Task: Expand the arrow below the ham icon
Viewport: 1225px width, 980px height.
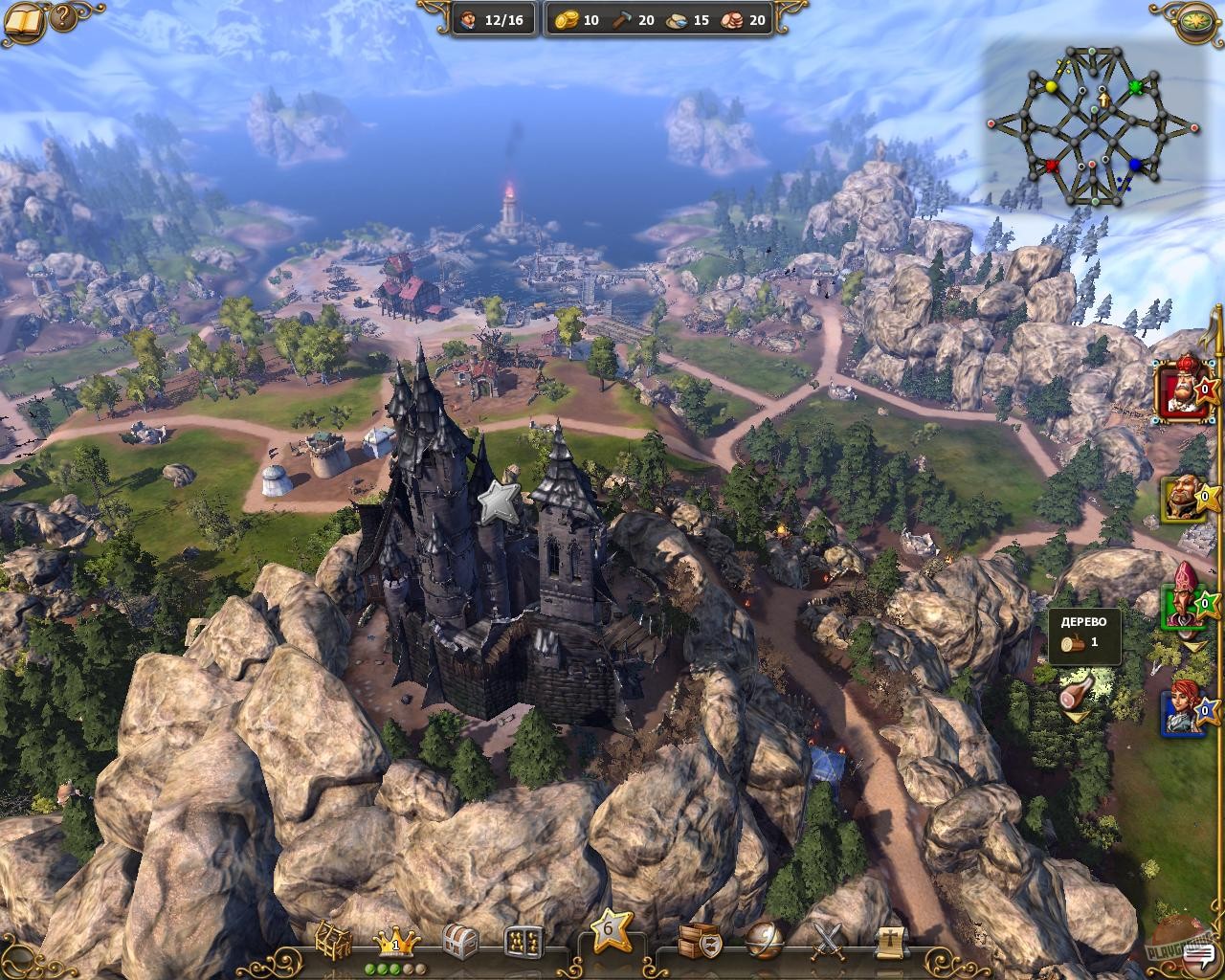Action: click(1076, 717)
